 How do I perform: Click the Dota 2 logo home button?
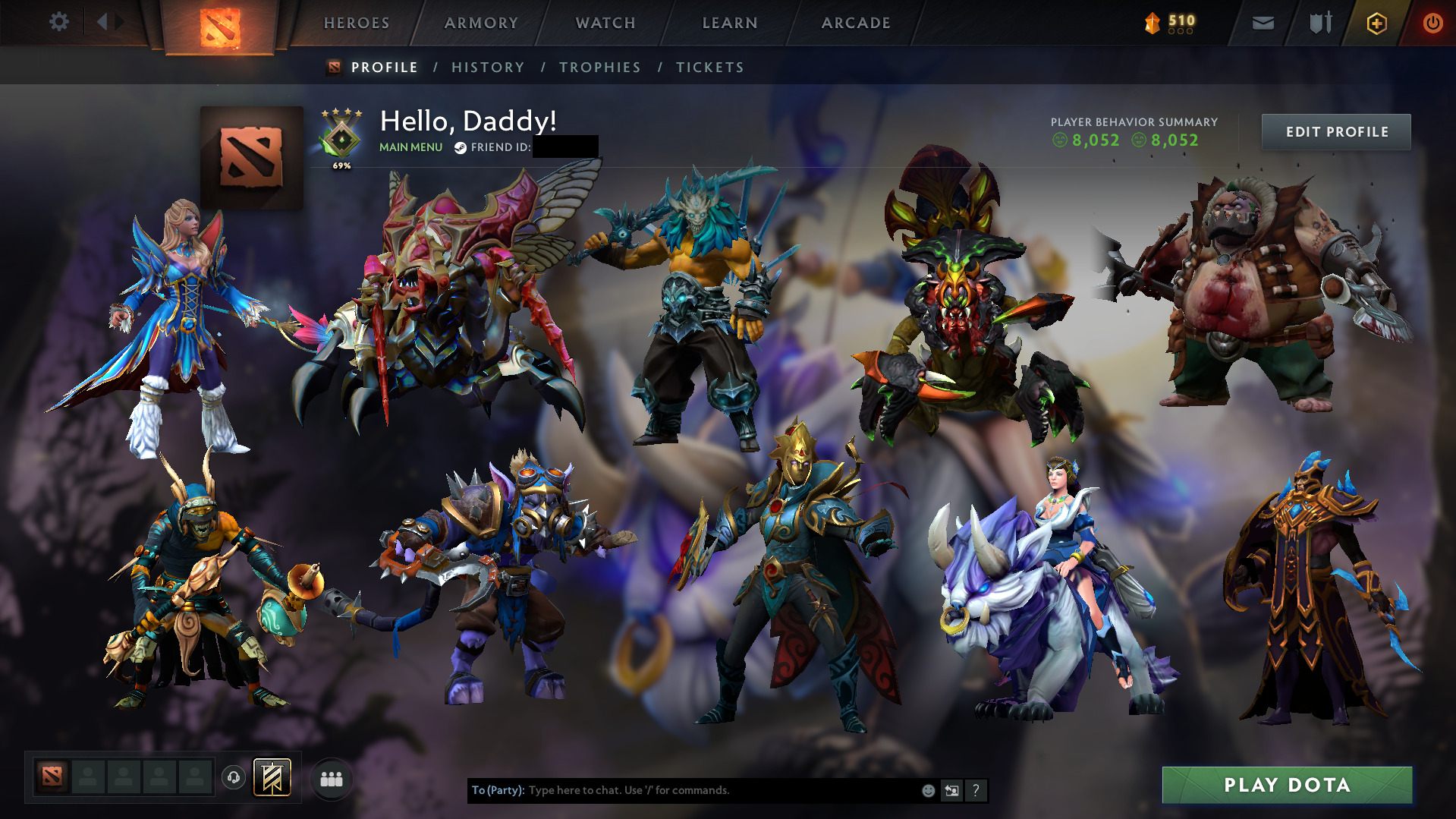[220, 27]
